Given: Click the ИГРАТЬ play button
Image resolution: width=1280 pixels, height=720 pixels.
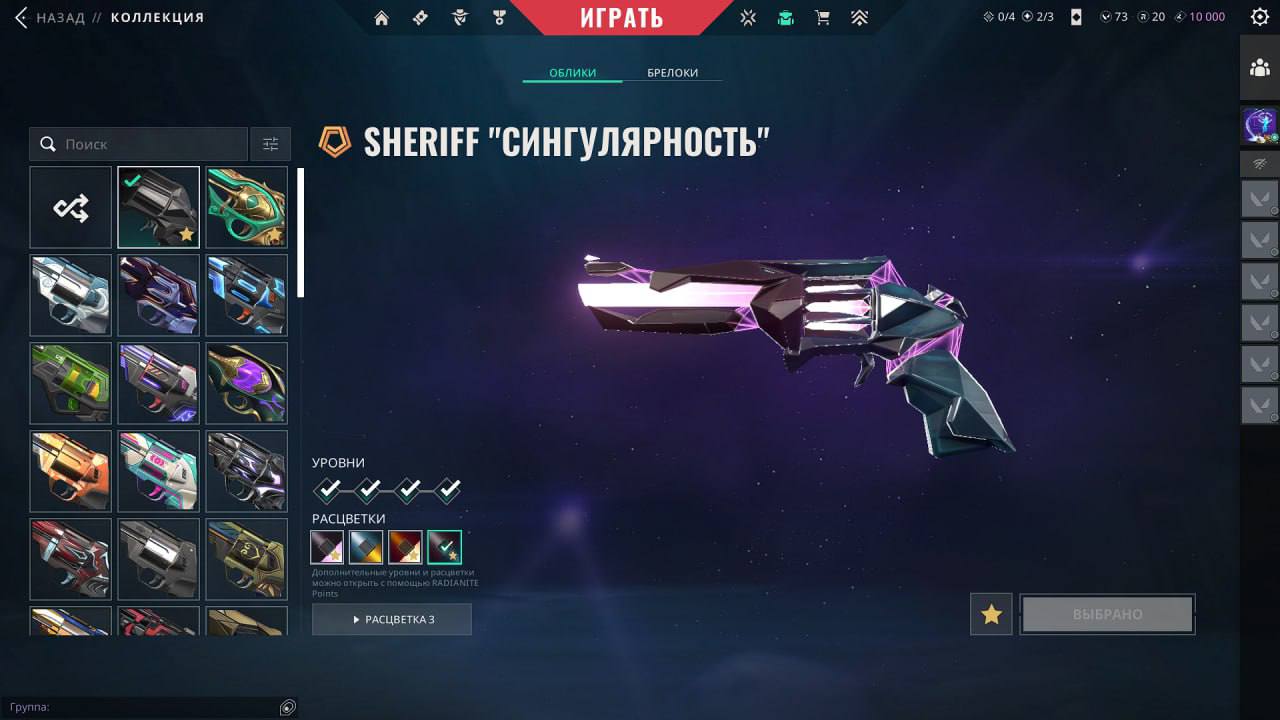Looking at the screenshot, I should [x=621, y=18].
